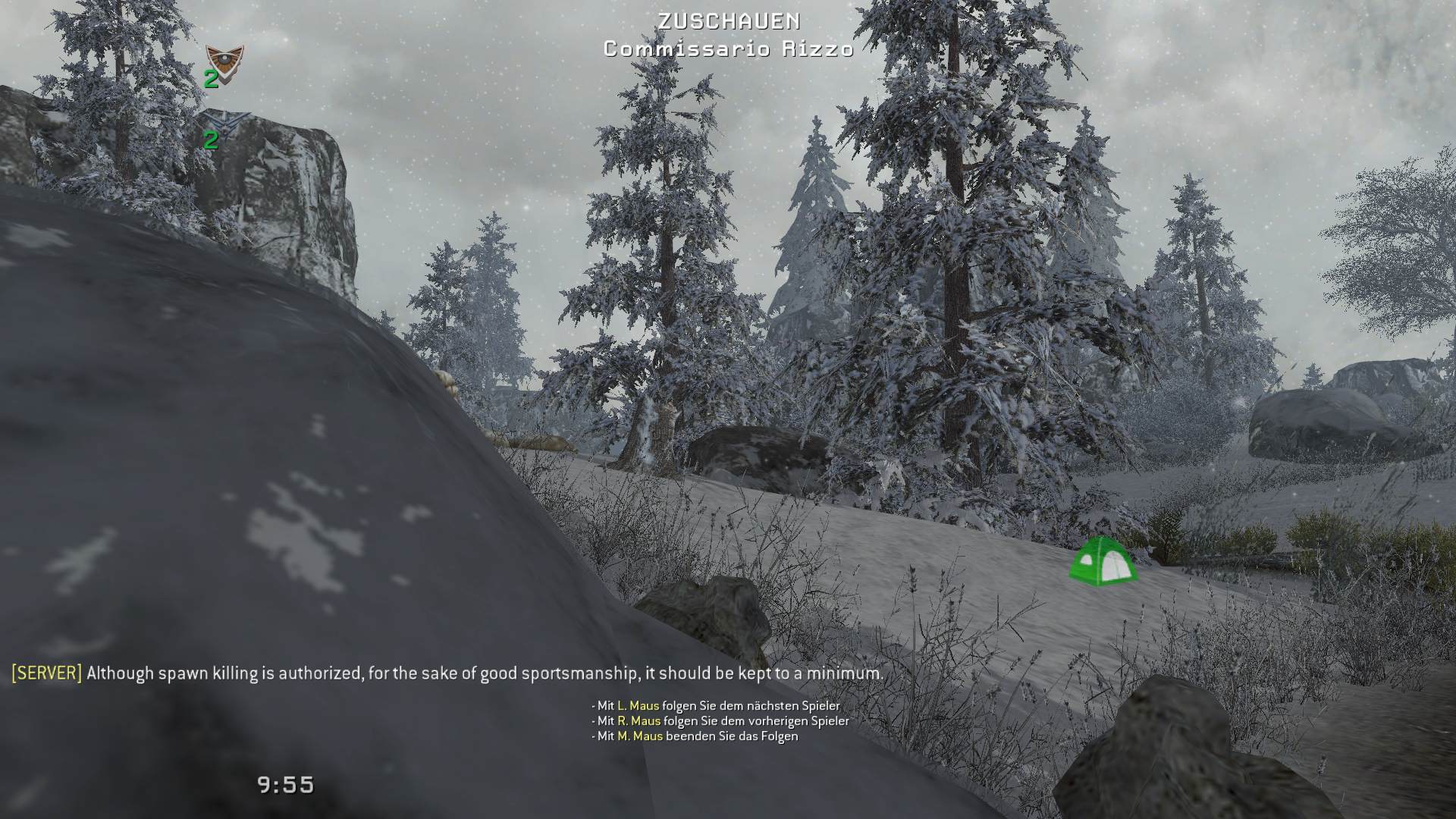Image resolution: width=1456 pixels, height=819 pixels.
Task: Click the spectated player name Commissario Rizzo
Action: tap(728, 49)
